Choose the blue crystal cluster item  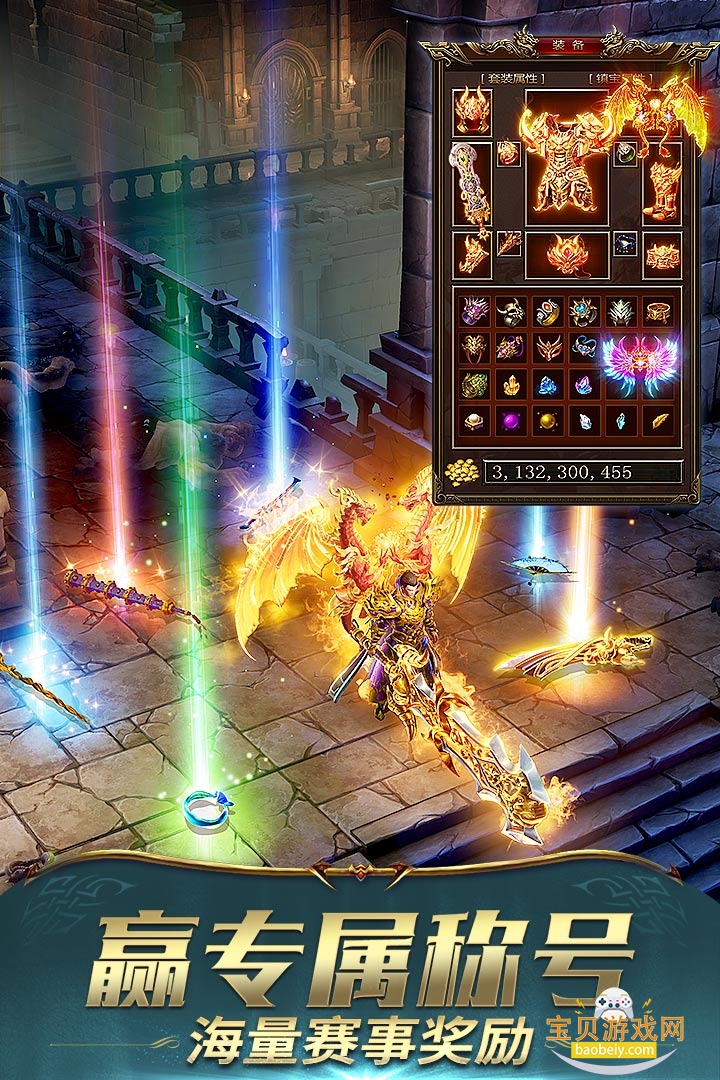click(x=547, y=385)
